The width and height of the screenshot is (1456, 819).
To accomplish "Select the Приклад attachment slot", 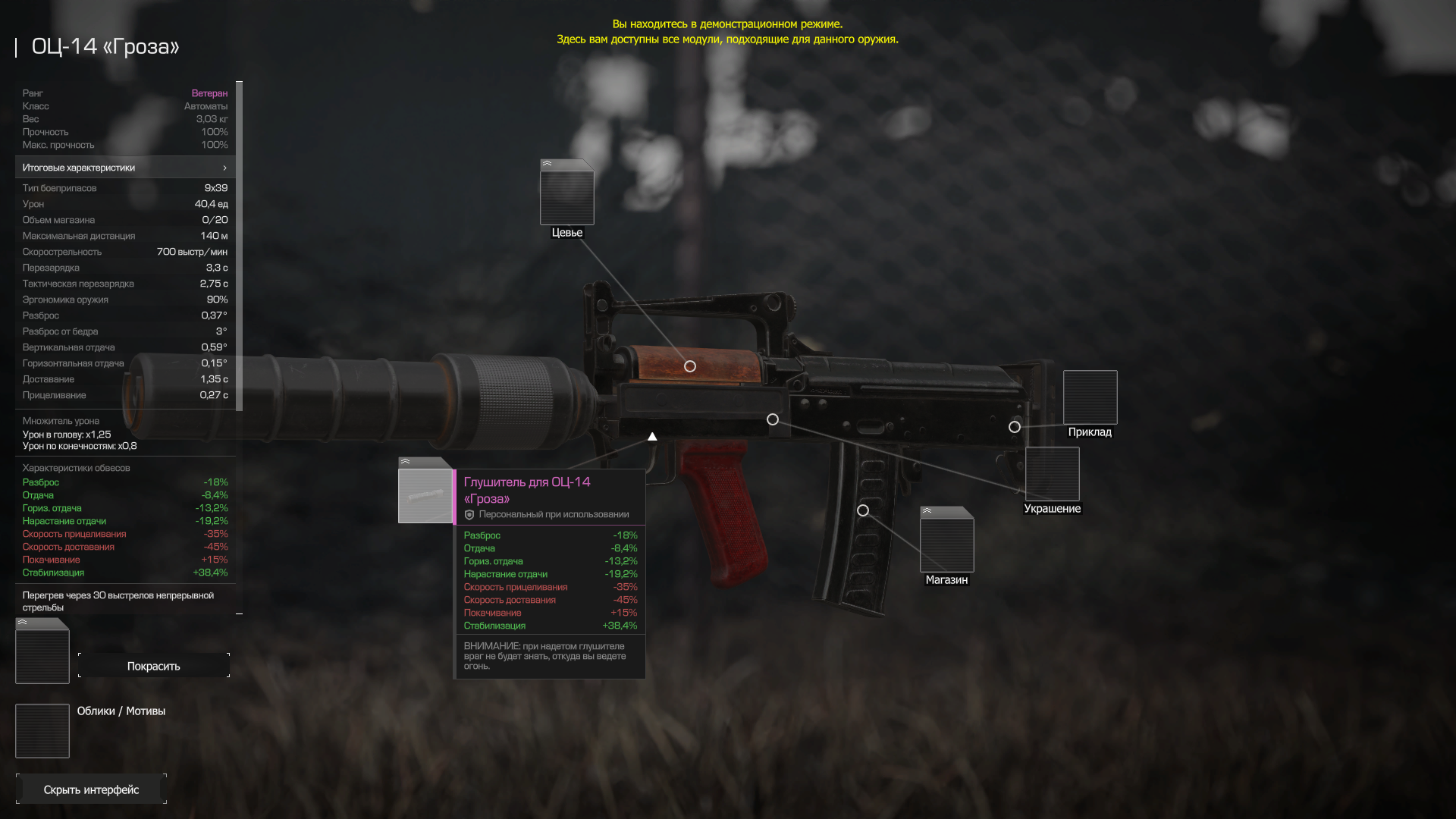I will pyautogui.click(x=1090, y=397).
